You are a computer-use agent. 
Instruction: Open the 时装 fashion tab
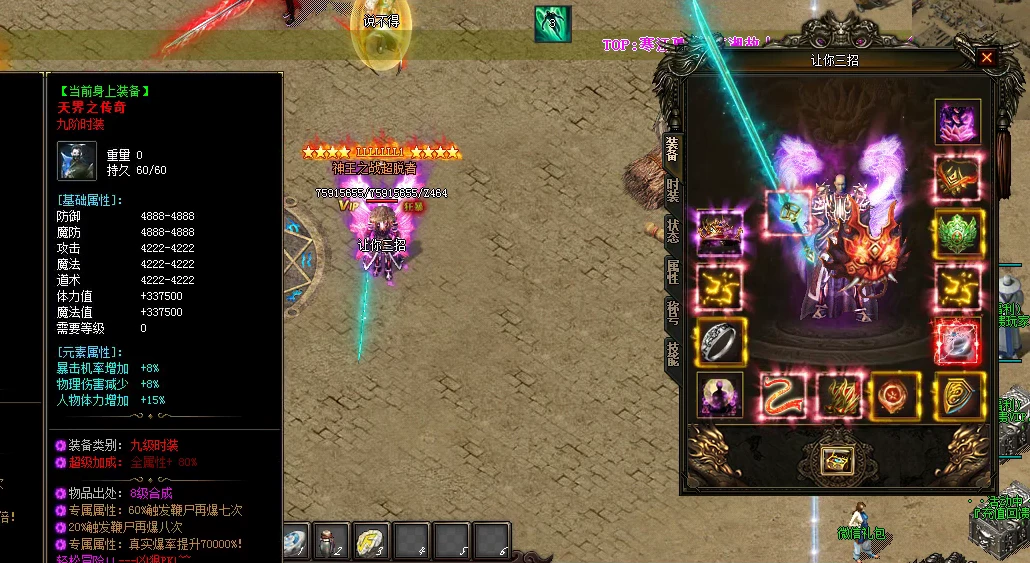[672, 188]
